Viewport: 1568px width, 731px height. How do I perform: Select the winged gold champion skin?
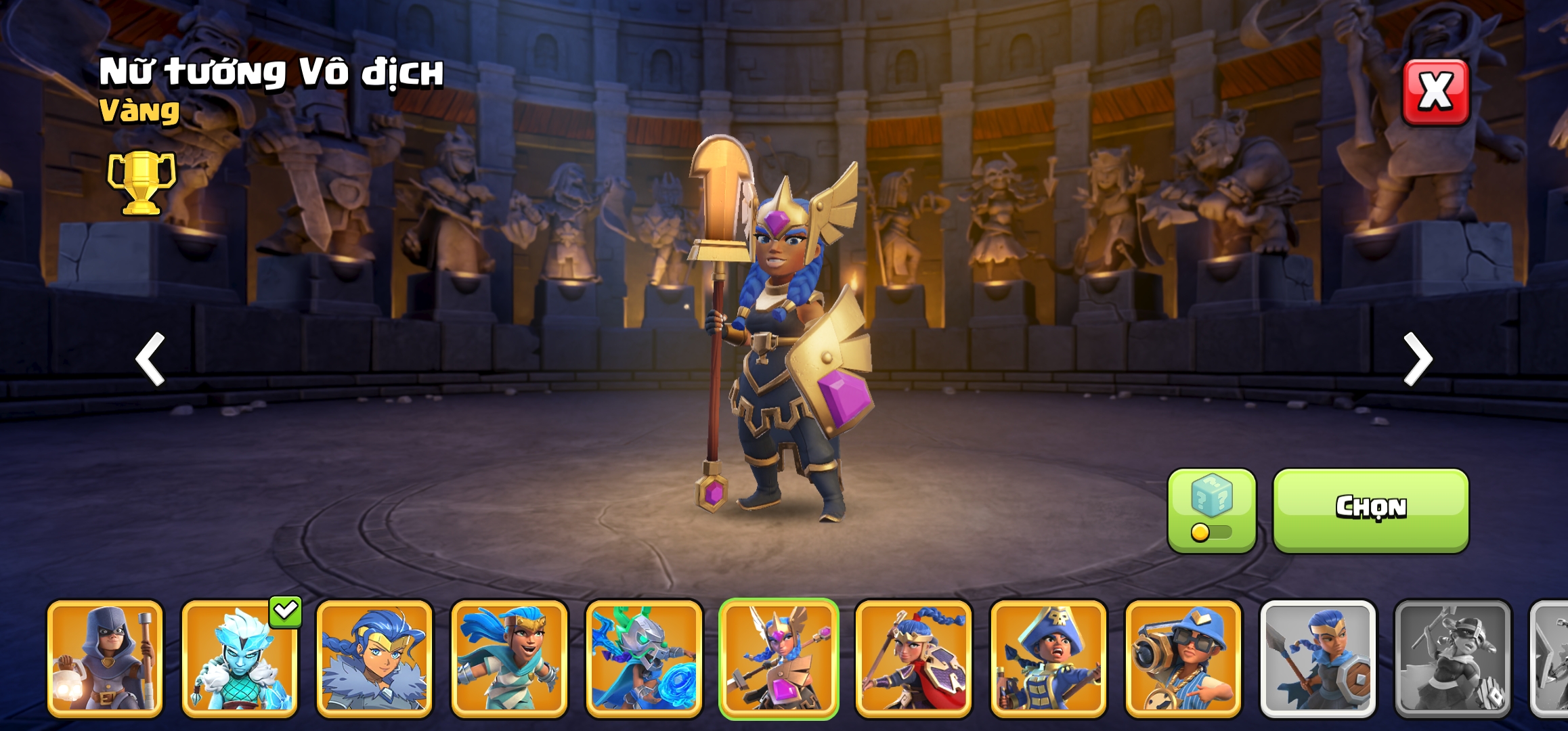[x=779, y=658]
